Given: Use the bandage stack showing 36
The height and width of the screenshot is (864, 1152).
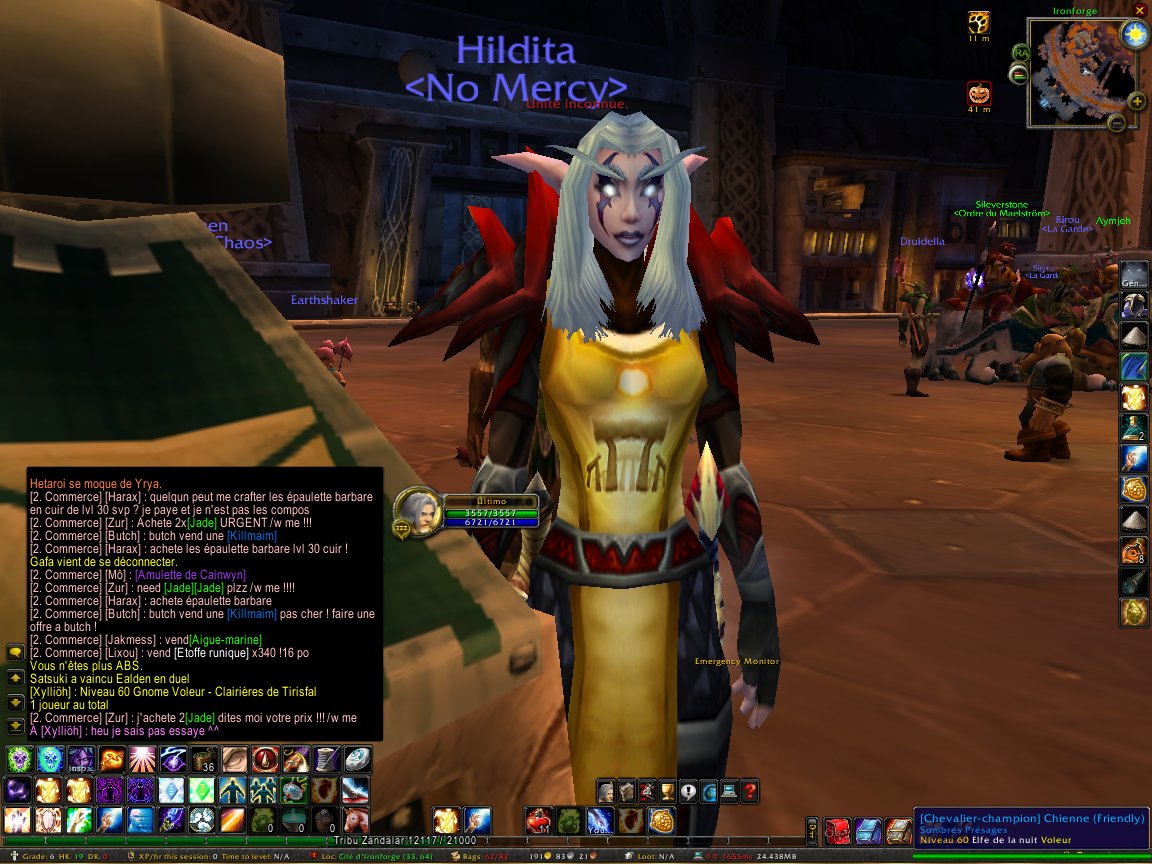Looking at the screenshot, I should (203, 760).
